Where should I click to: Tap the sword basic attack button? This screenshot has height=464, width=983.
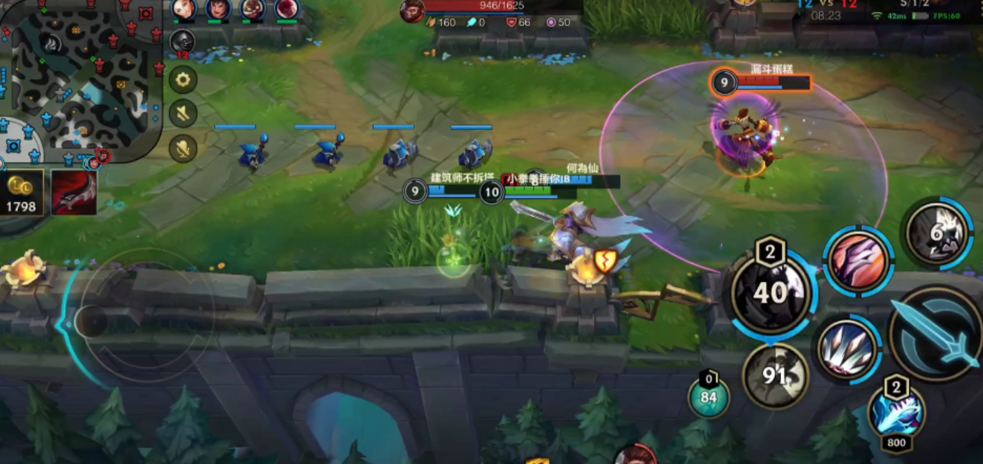(932, 334)
